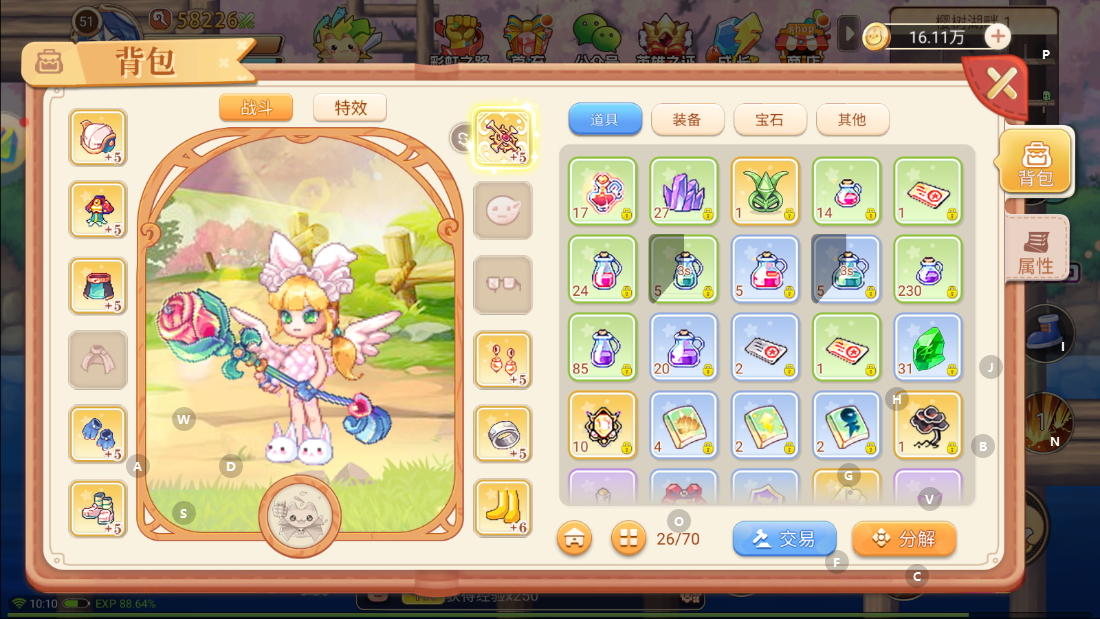Open the 属性 attributes side tab
Viewport: 1100px width, 619px height.
[1036, 250]
